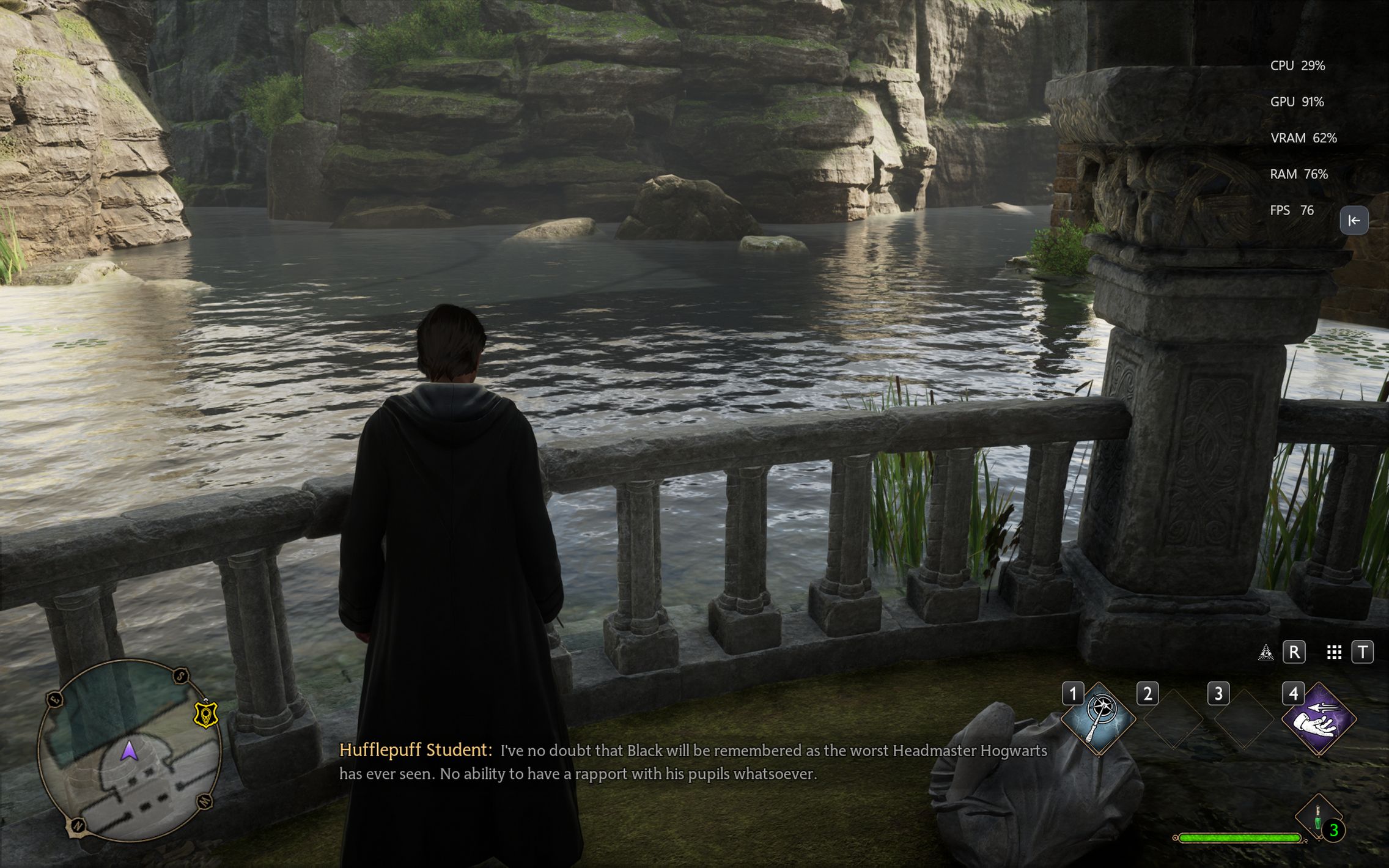
Task: Click the purple player arrow on minimap
Action: pos(129,751)
